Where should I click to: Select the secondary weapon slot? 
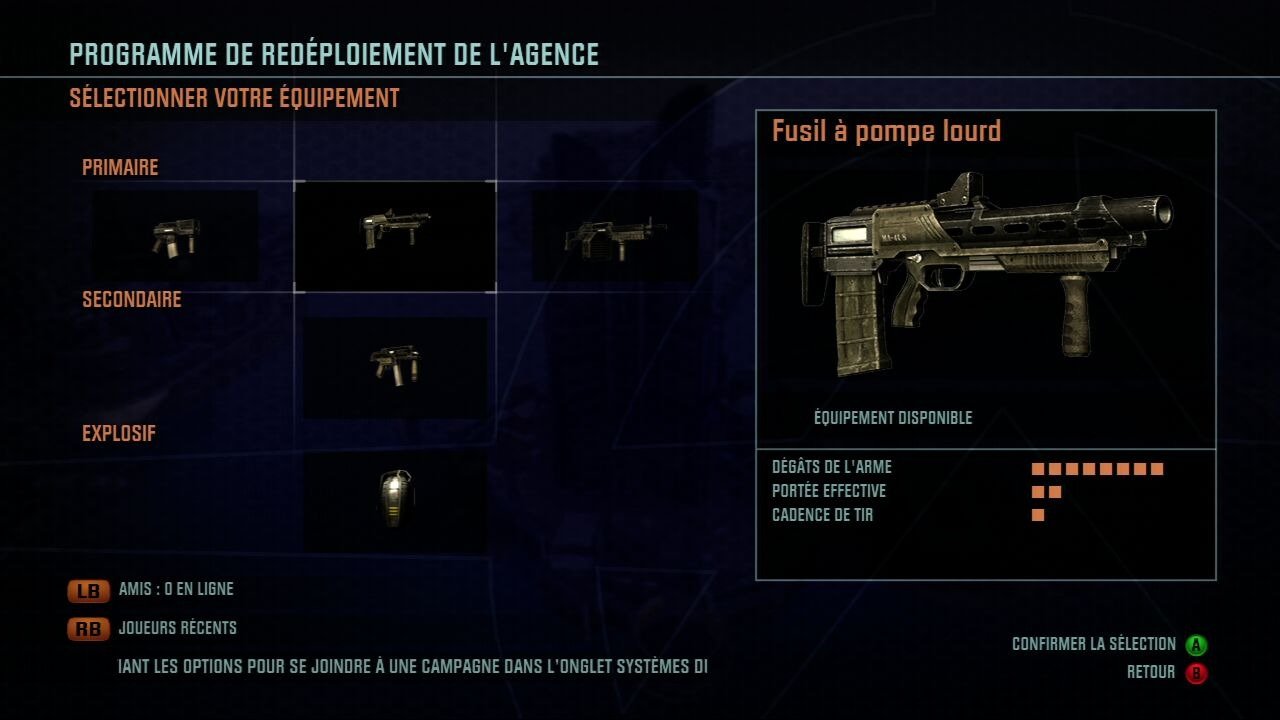click(x=395, y=366)
